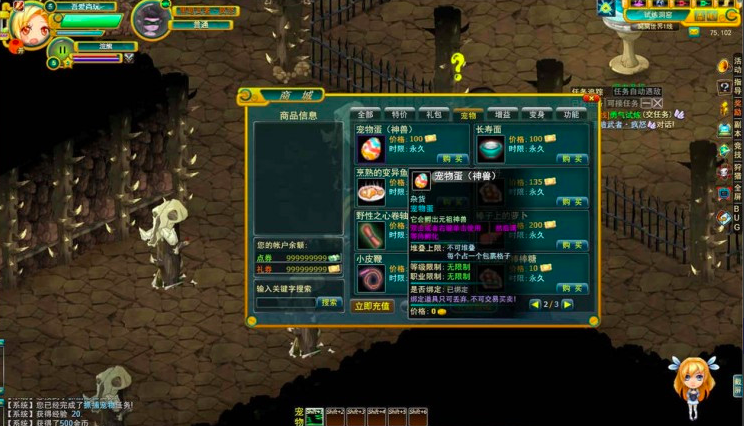The image size is (744, 426).
Task: Go to the previous shop page
Action: [535, 304]
